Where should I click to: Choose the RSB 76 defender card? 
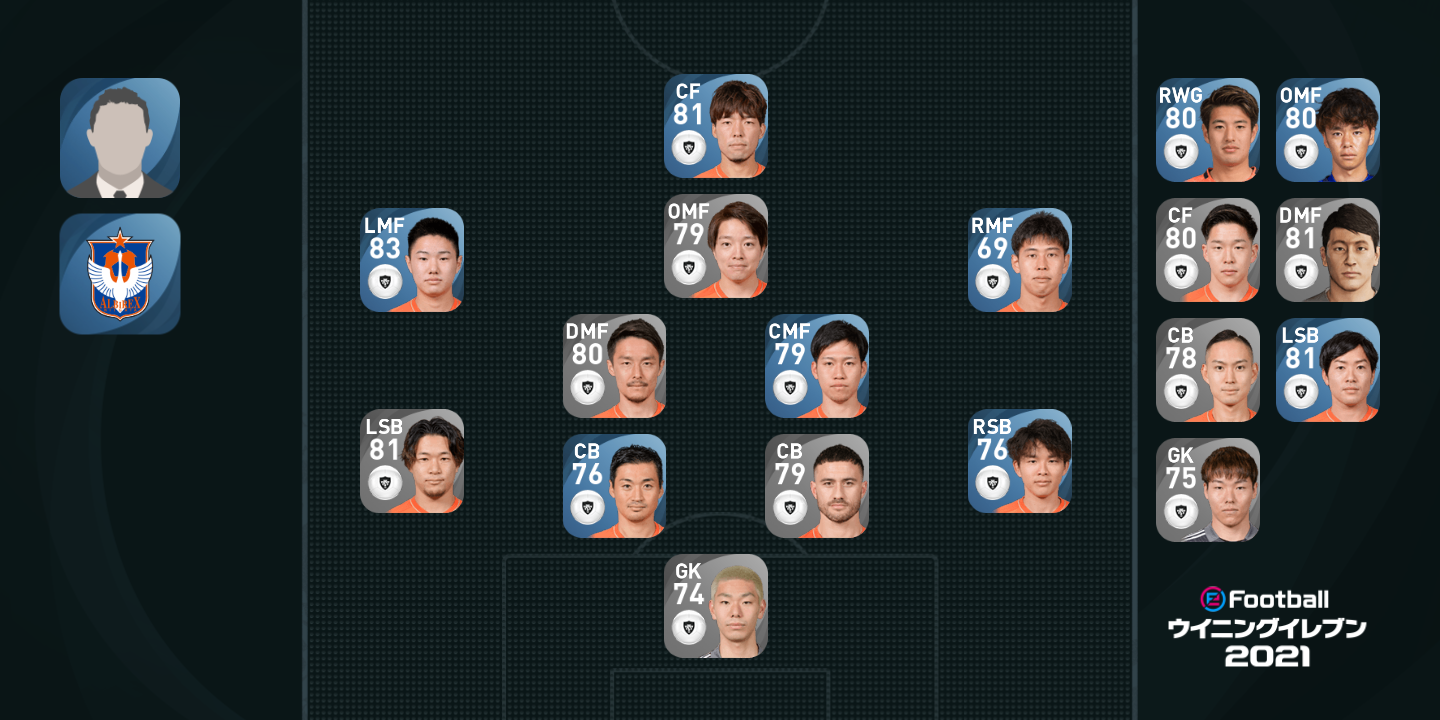pyautogui.click(x=1020, y=461)
